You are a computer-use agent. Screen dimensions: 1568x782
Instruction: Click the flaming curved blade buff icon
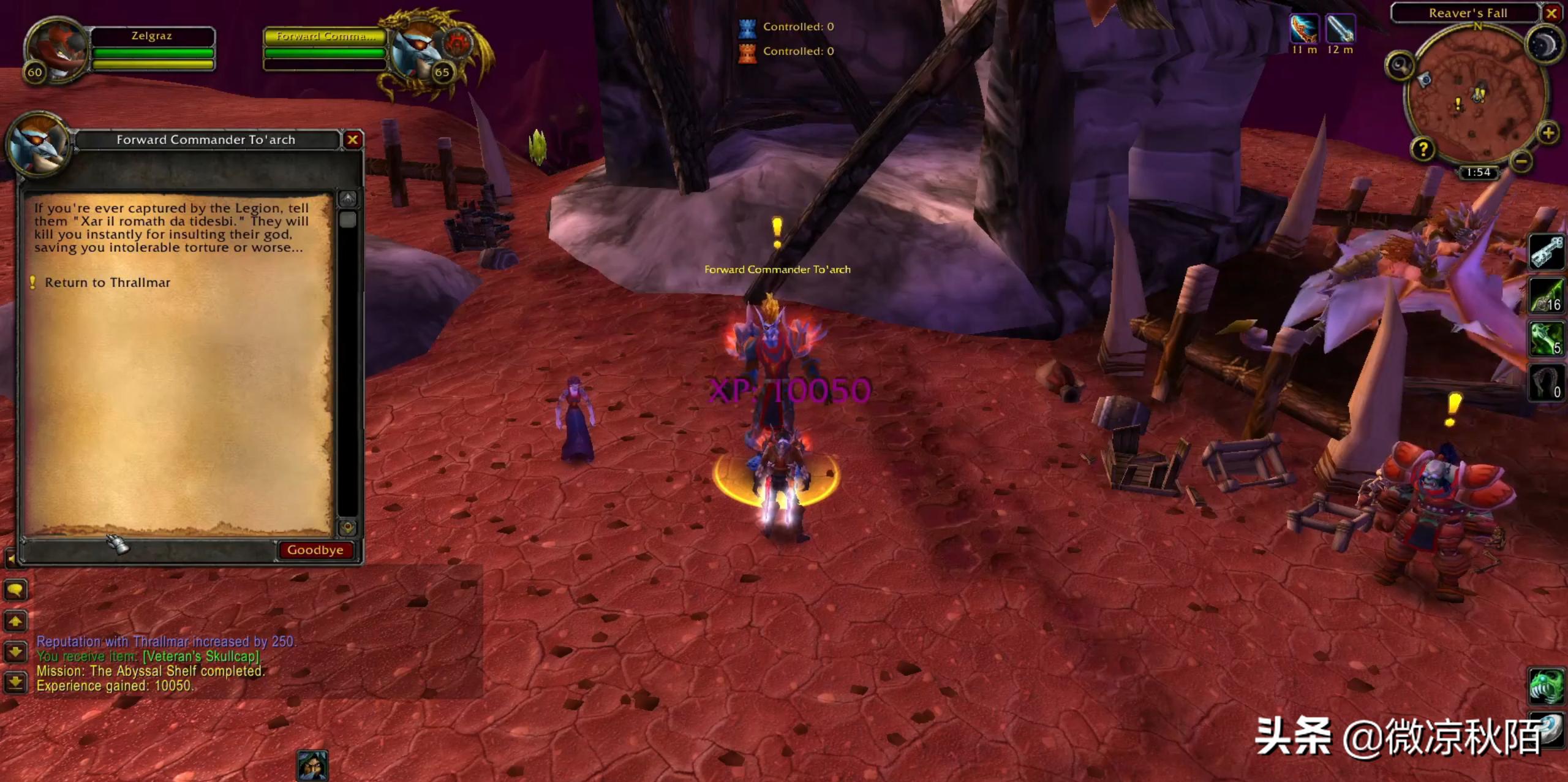tap(1304, 29)
